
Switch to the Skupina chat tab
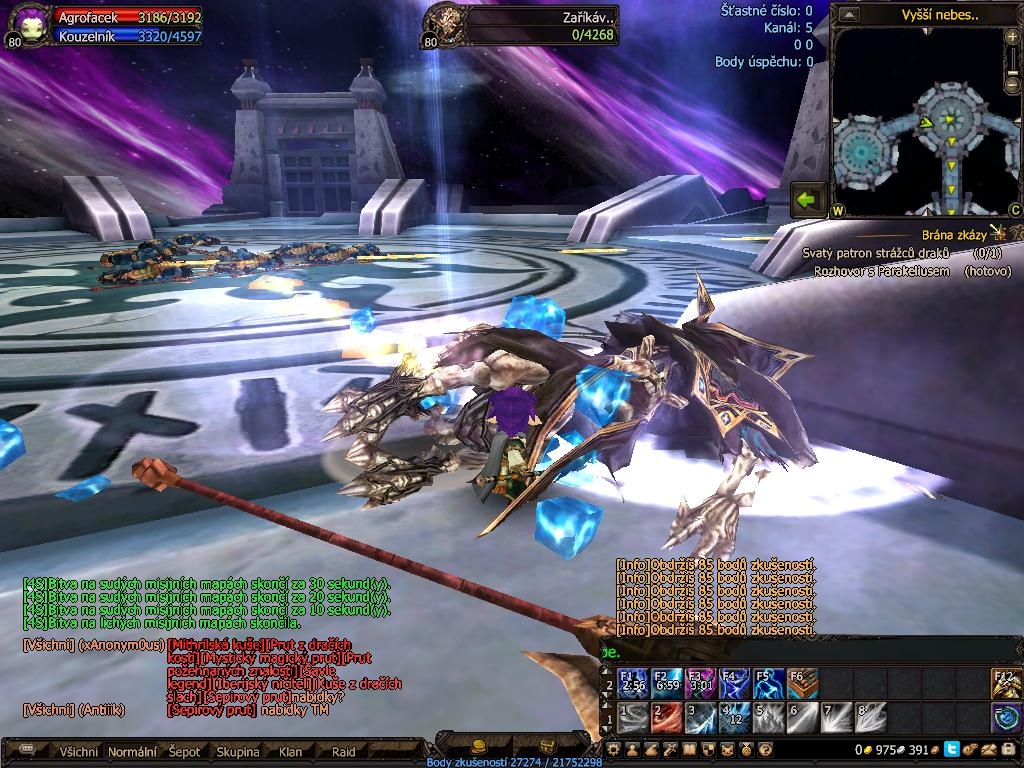[237, 751]
